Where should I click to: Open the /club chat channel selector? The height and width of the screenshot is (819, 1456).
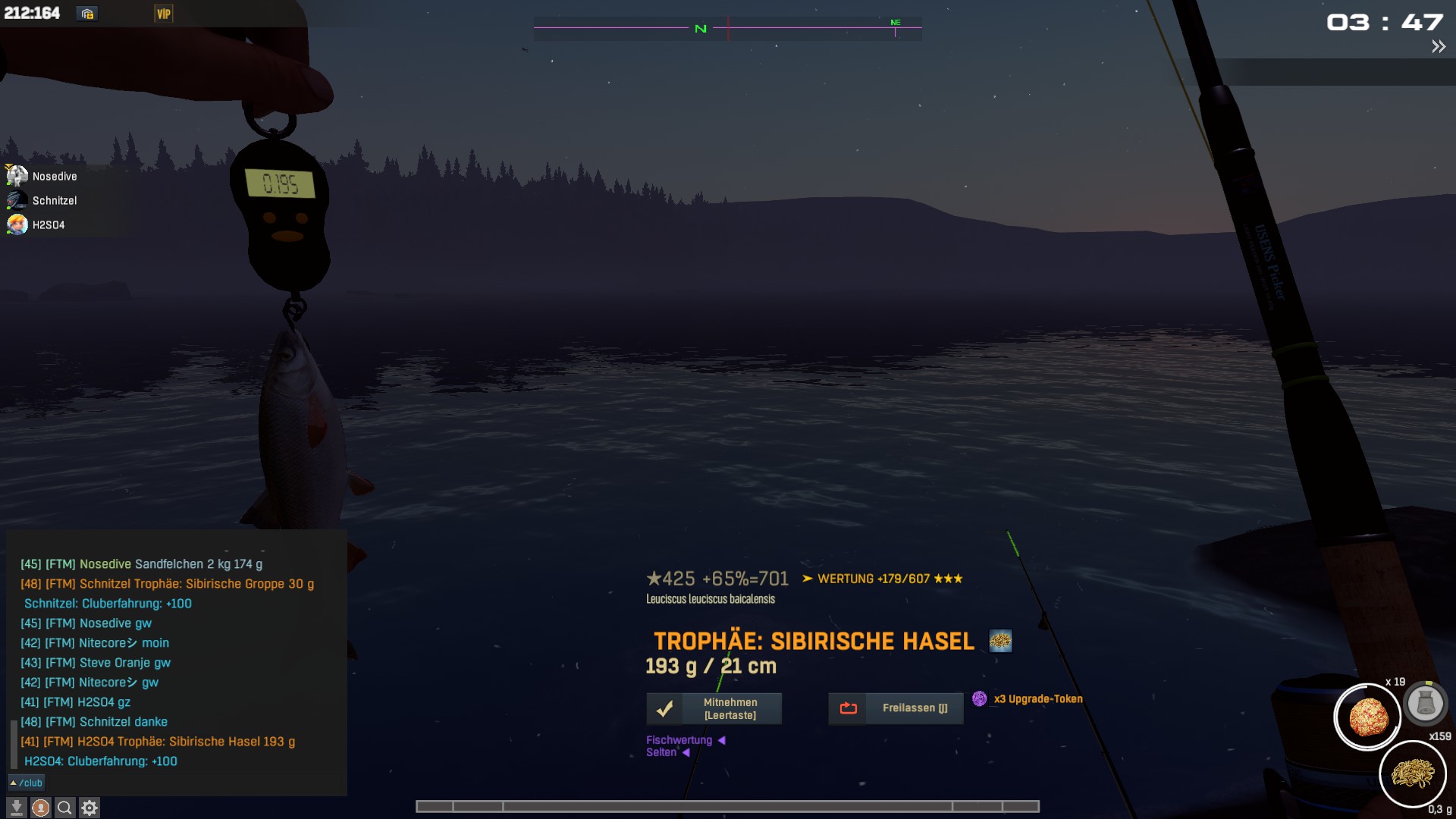27,783
